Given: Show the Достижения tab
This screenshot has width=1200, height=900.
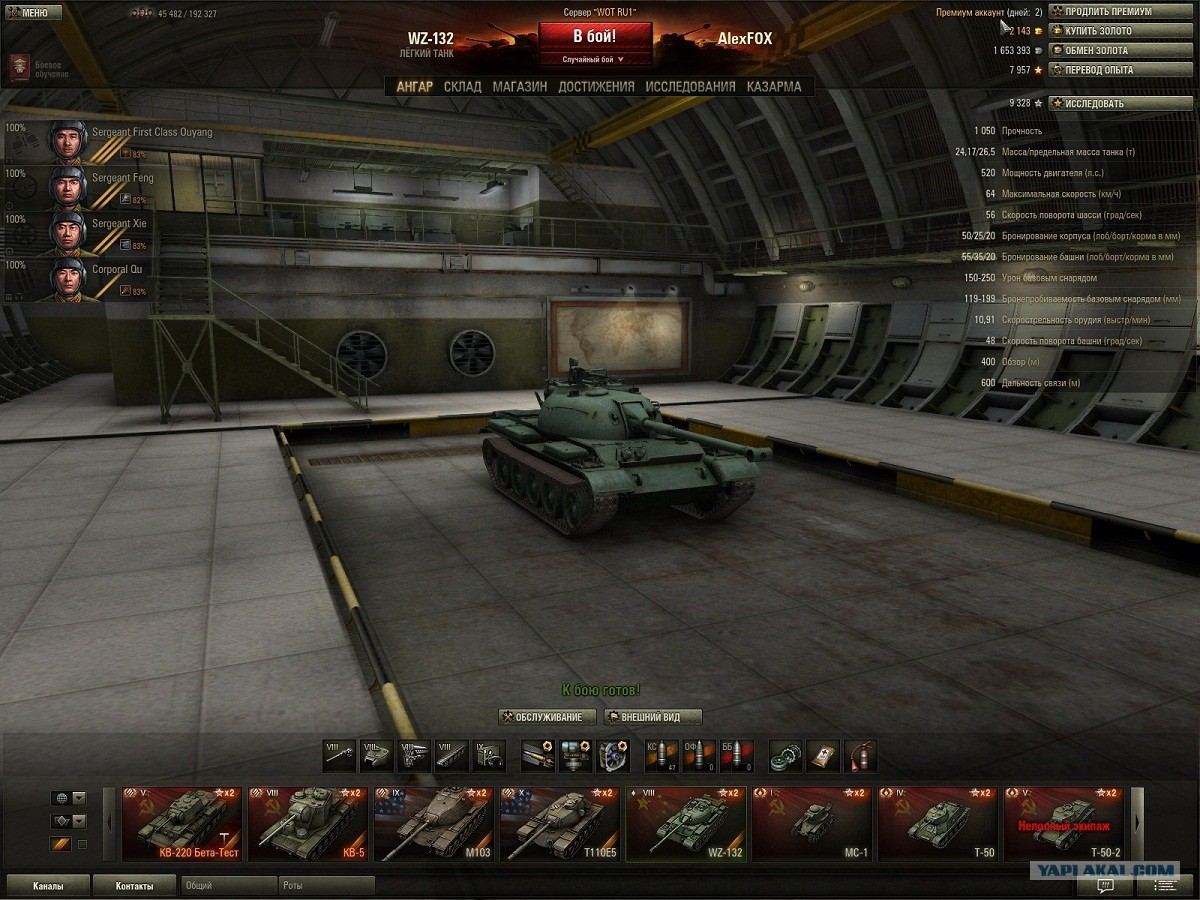Looking at the screenshot, I should pyautogui.click(x=596, y=87).
